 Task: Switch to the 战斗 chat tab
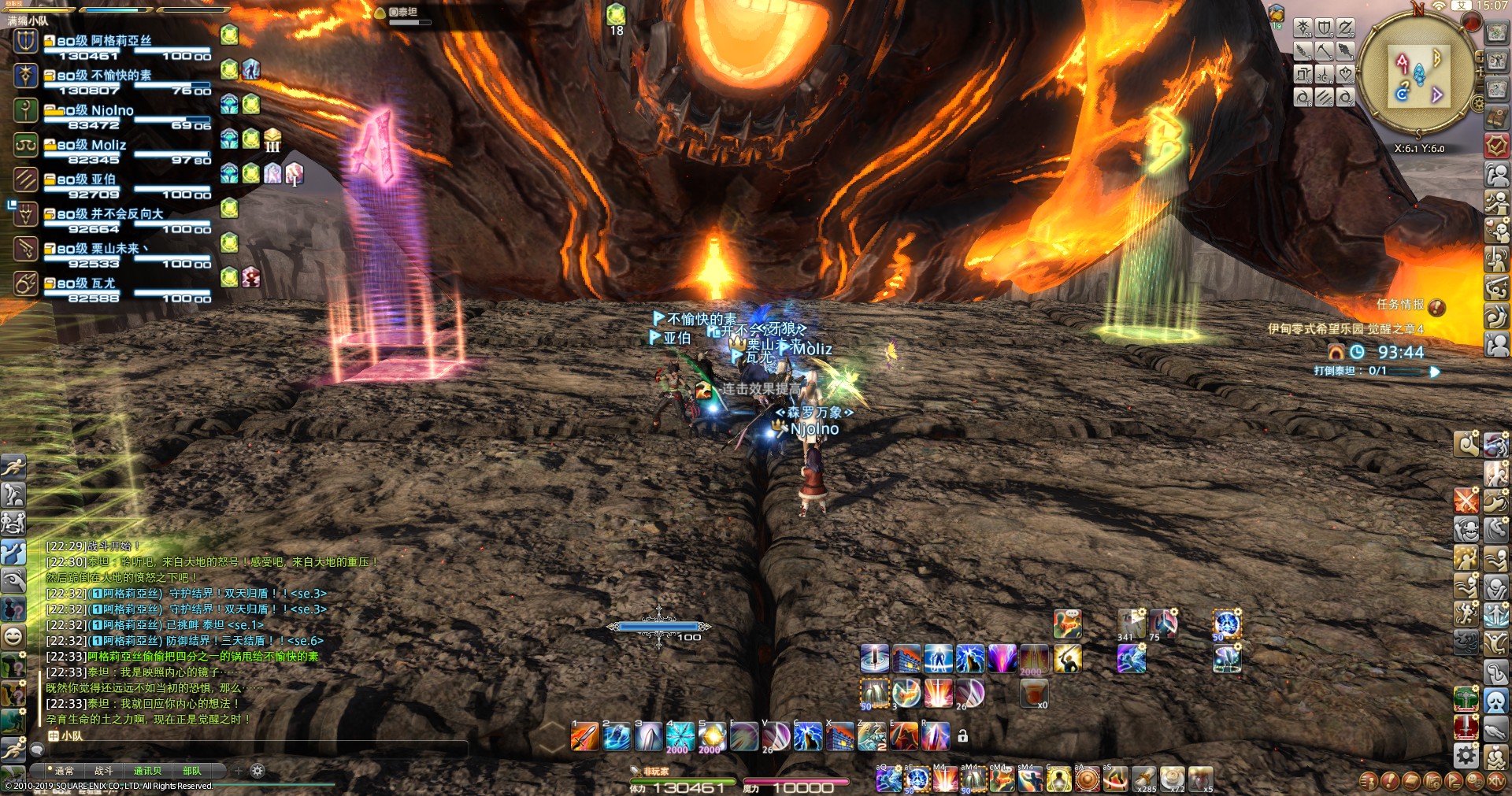point(104,771)
